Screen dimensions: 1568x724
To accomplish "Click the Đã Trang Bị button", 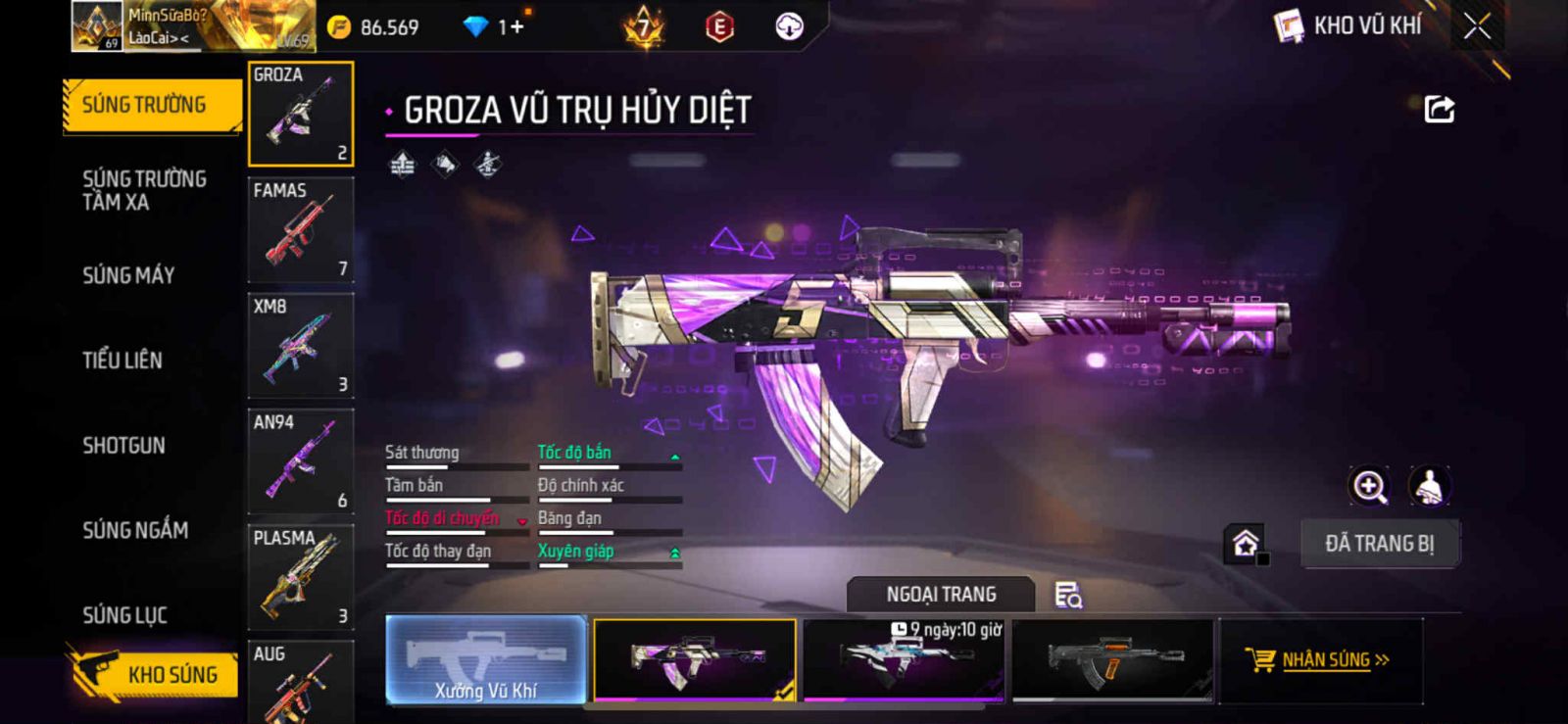I will click(x=1379, y=544).
